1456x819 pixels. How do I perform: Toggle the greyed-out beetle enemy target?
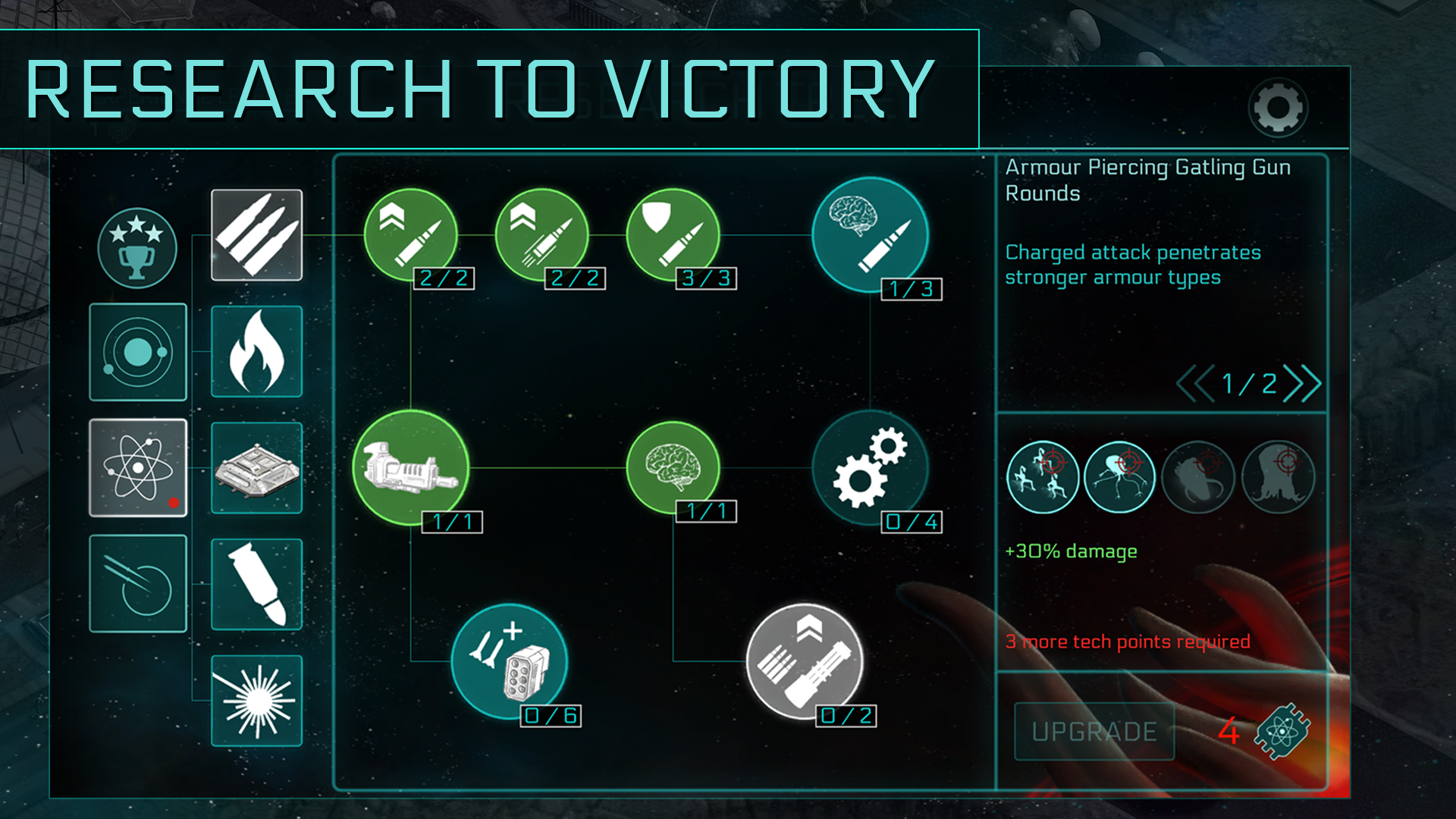pyautogui.click(x=1199, y=476)
